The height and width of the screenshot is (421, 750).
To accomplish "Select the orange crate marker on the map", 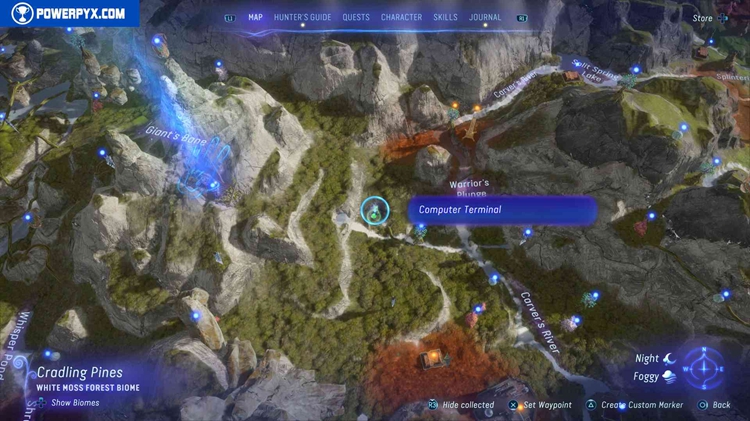I will point(433,359).
